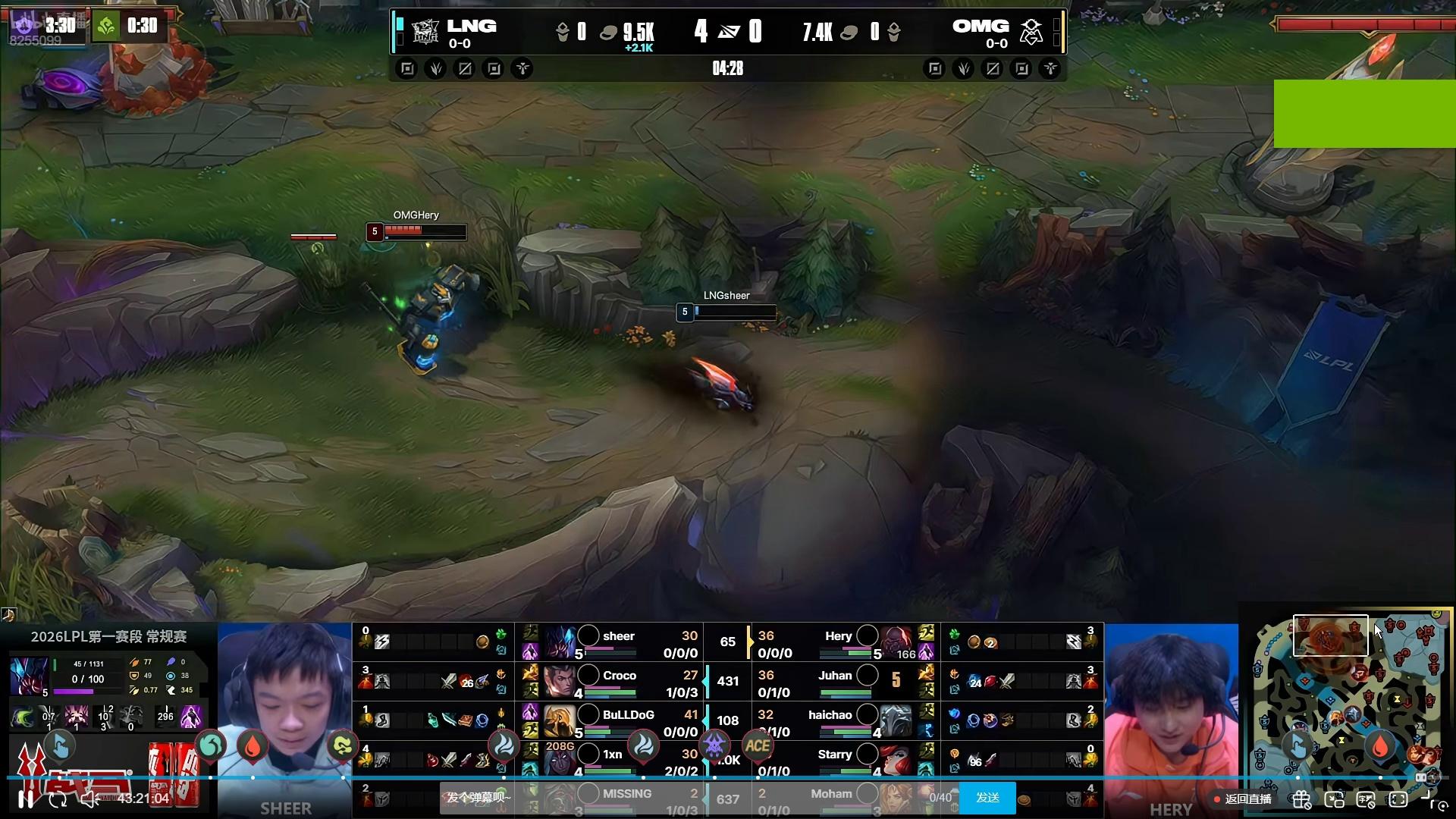Toggle the gift effects icon
This screenshot has width=1456, height=819.
point(1301,800)
